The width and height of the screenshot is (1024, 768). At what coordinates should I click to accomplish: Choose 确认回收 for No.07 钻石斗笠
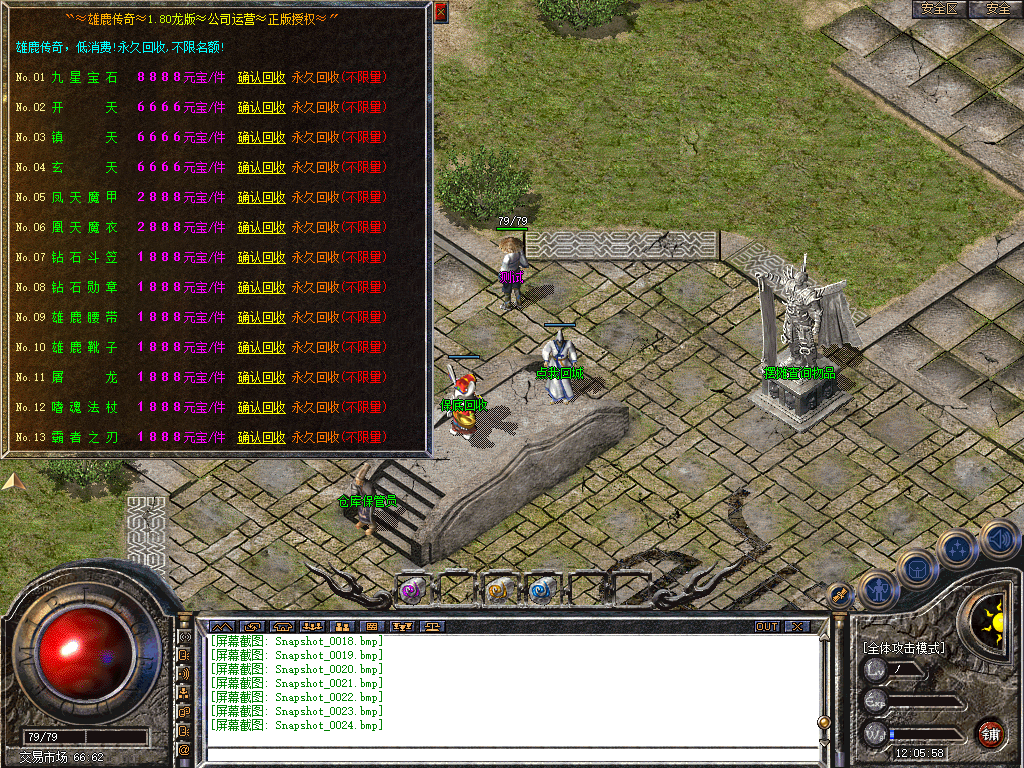(x=261, y=258)
